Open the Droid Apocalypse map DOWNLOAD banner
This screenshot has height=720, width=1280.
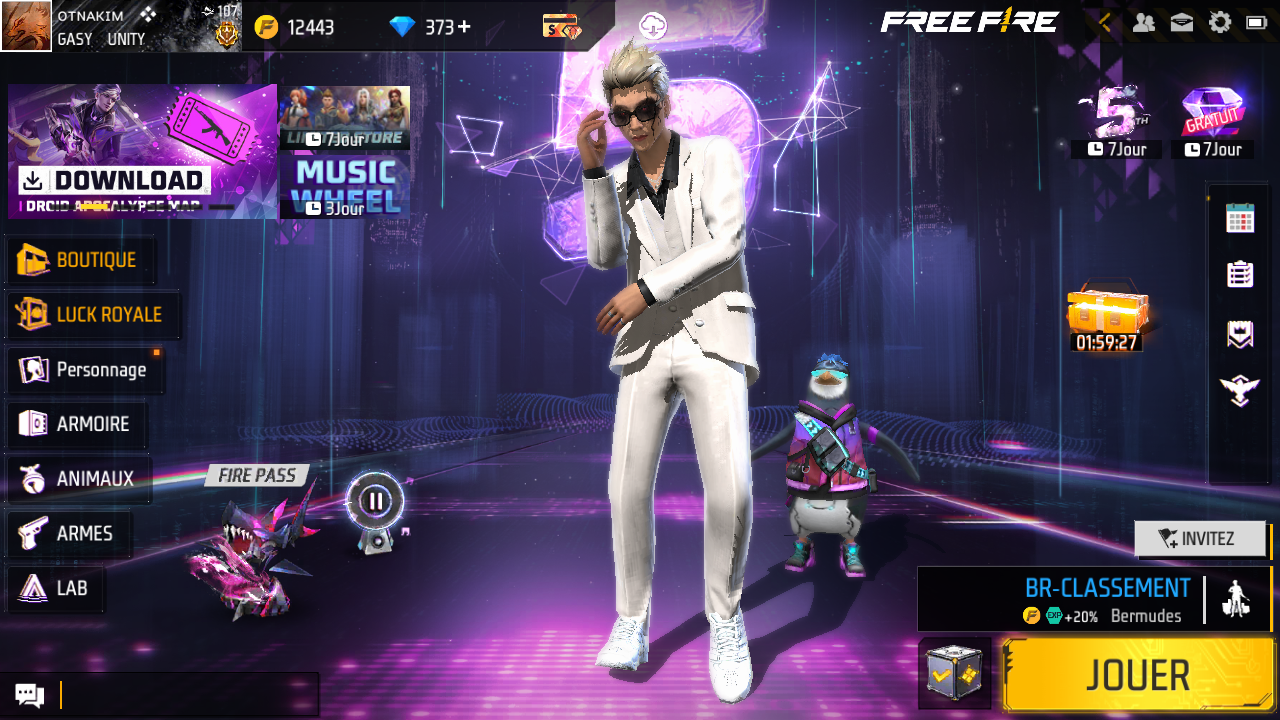coord(142,152)
